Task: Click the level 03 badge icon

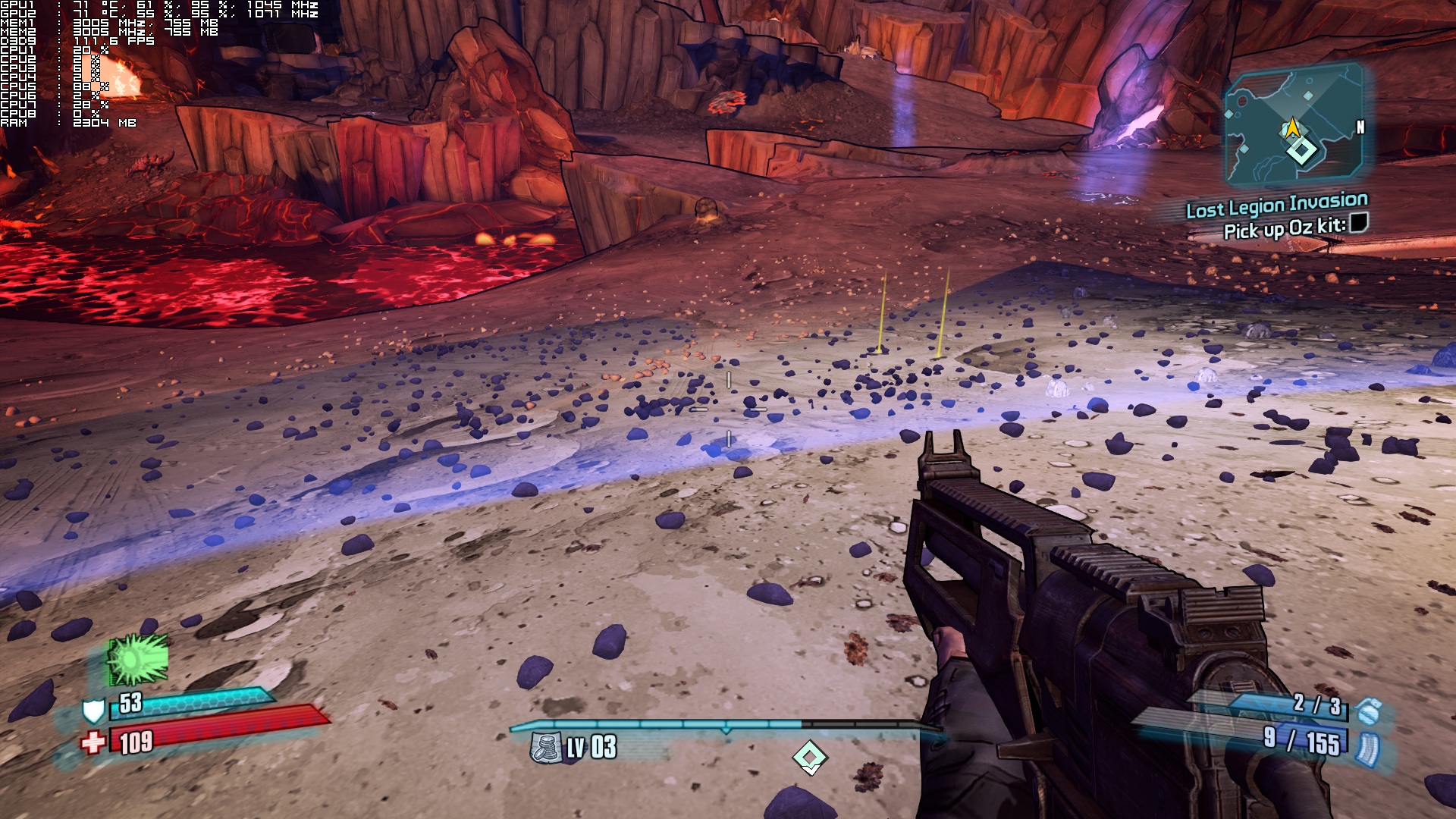Action: click(545, 748)
